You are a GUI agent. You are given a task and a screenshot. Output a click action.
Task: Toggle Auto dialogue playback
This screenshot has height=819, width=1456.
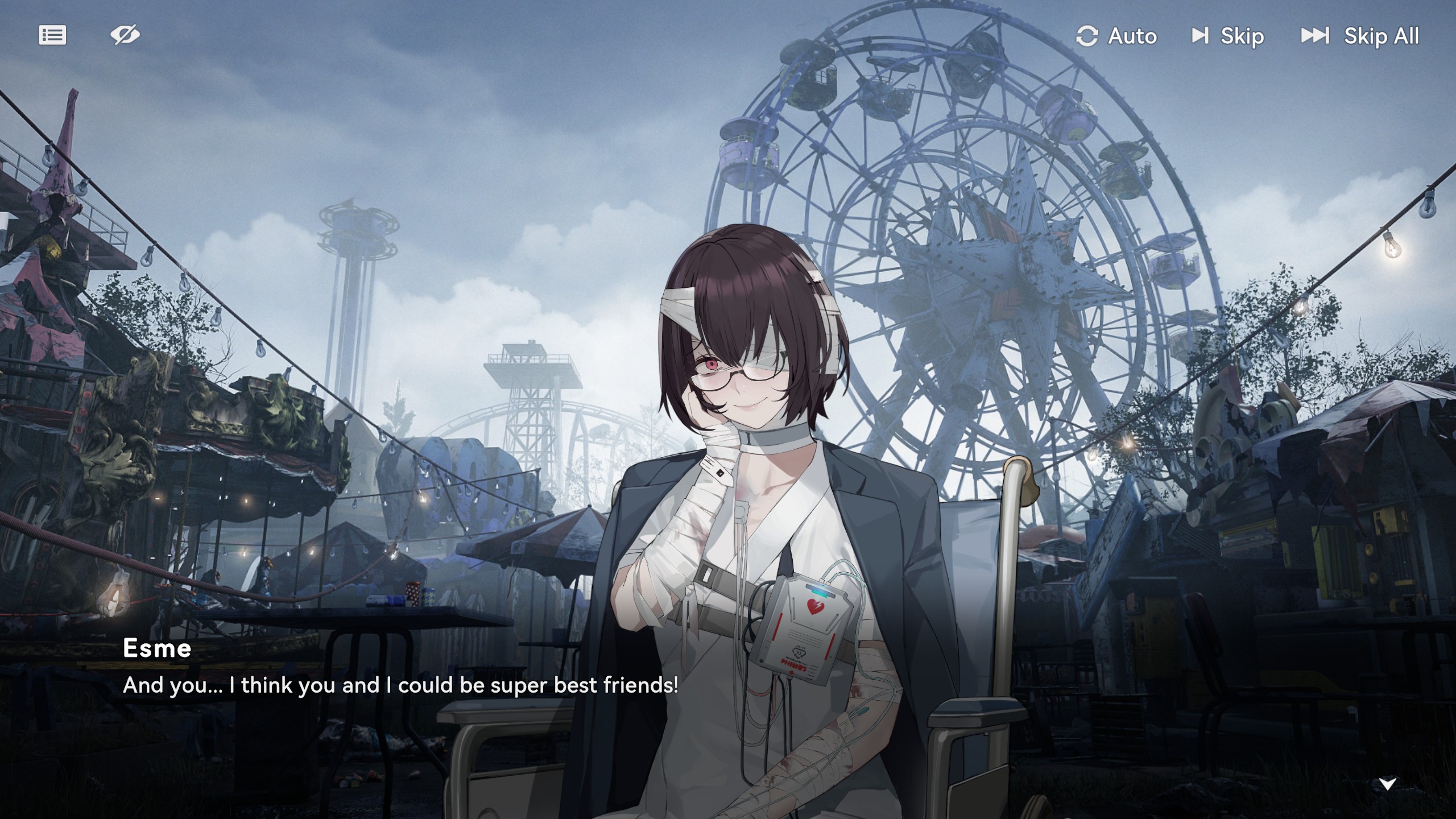[1116, 36]
